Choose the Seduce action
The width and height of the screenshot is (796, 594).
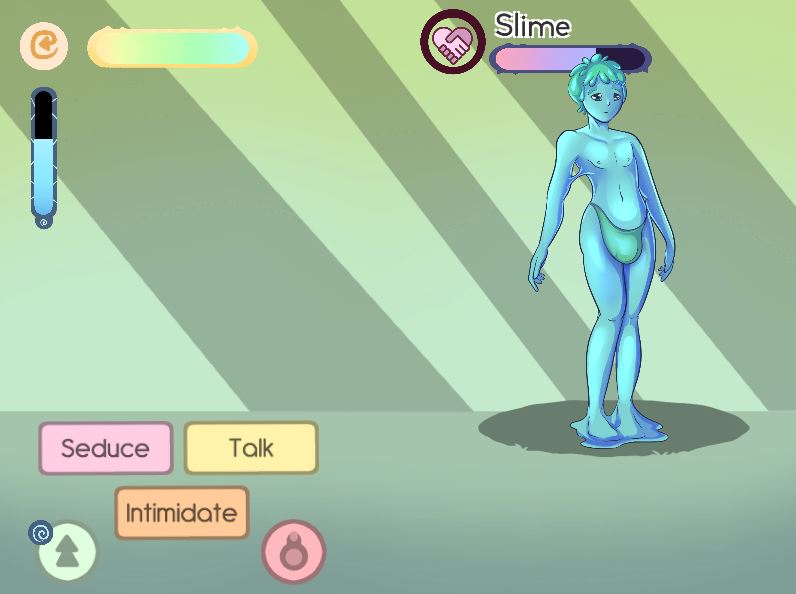[x=105, y=448]
